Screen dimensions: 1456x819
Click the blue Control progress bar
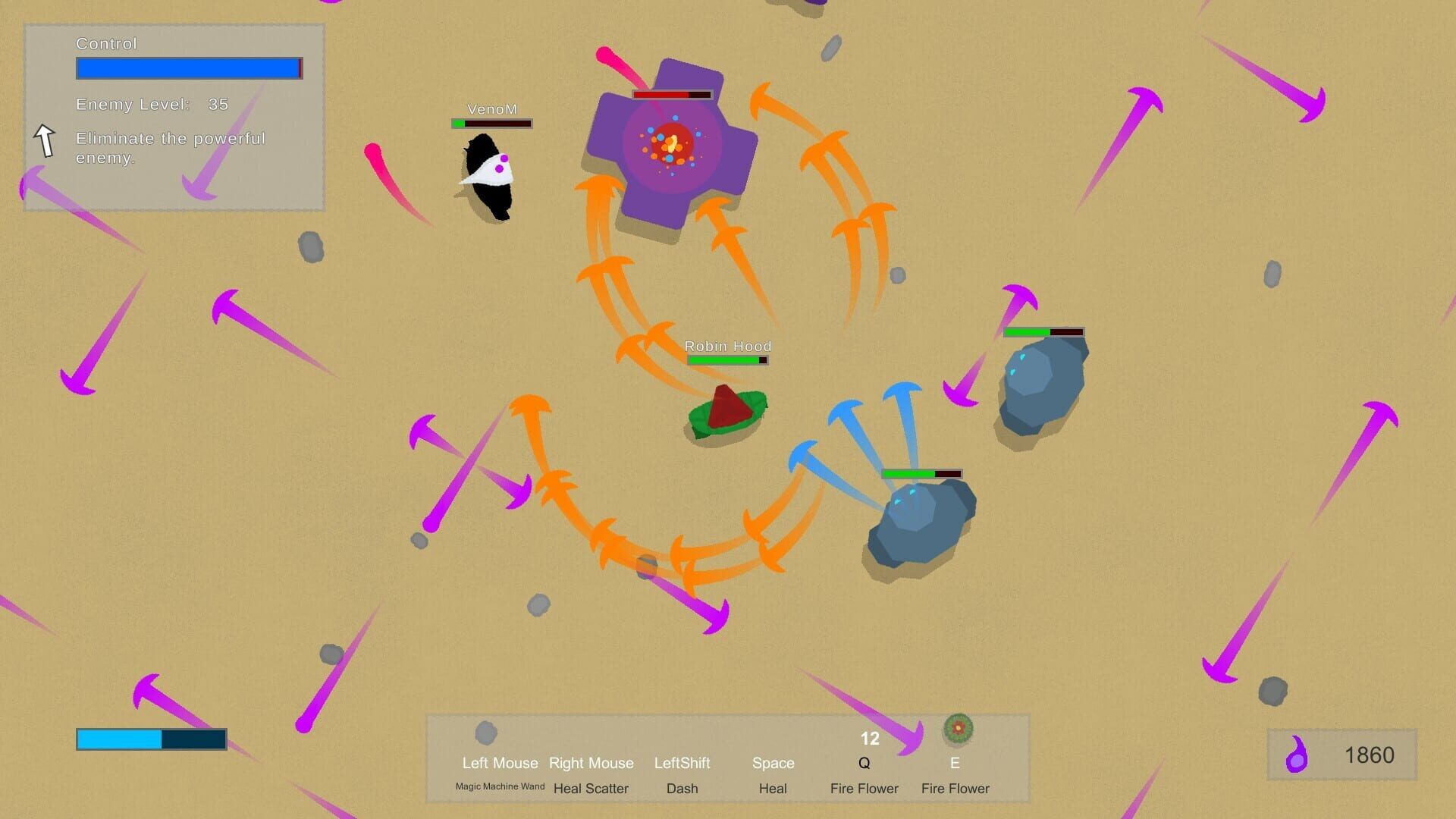coord(188,68)
